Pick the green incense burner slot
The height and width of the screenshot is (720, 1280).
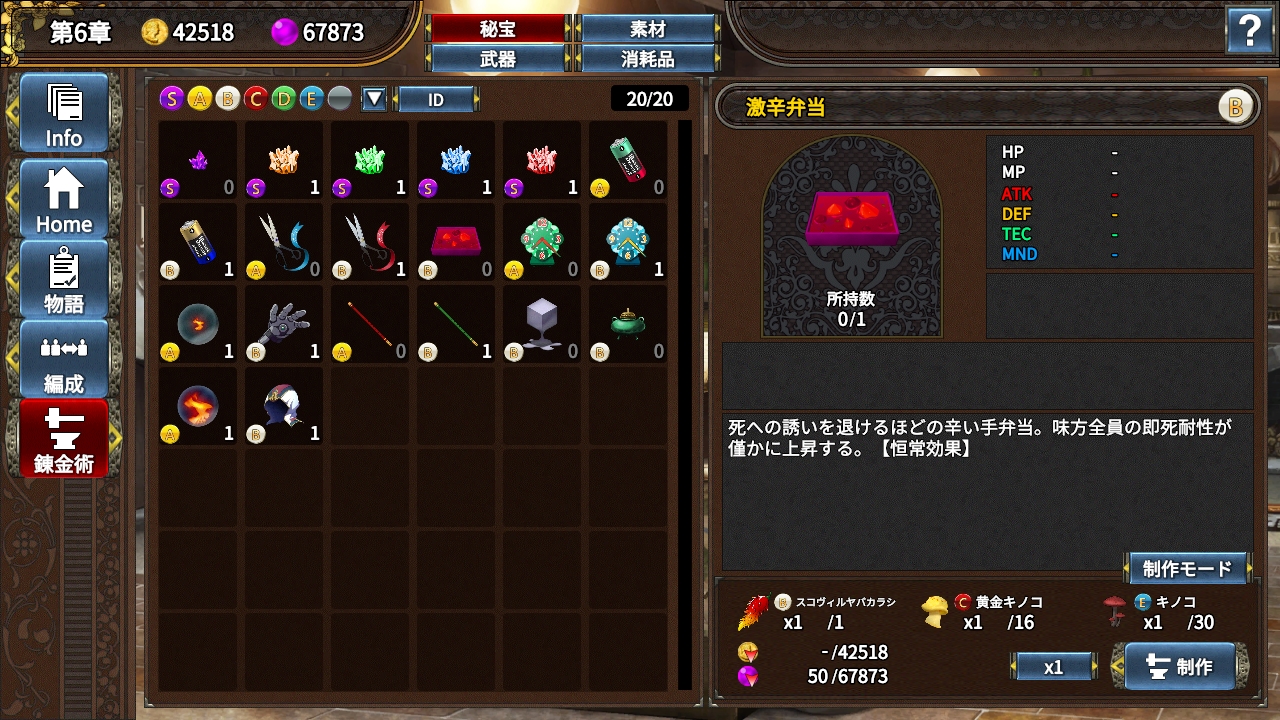tap(628, 323)
